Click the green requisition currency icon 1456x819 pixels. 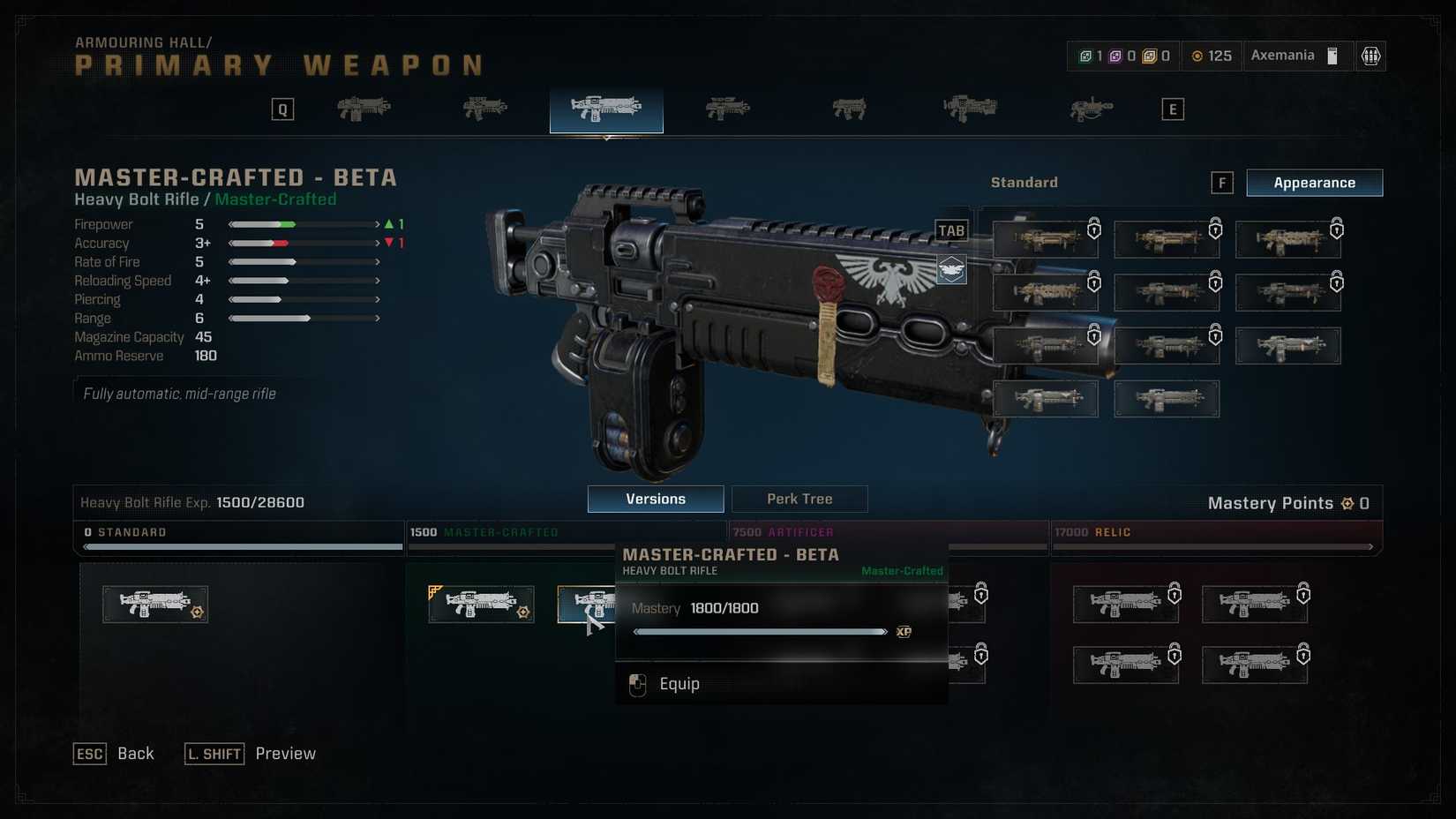[x=1084, y=55]
